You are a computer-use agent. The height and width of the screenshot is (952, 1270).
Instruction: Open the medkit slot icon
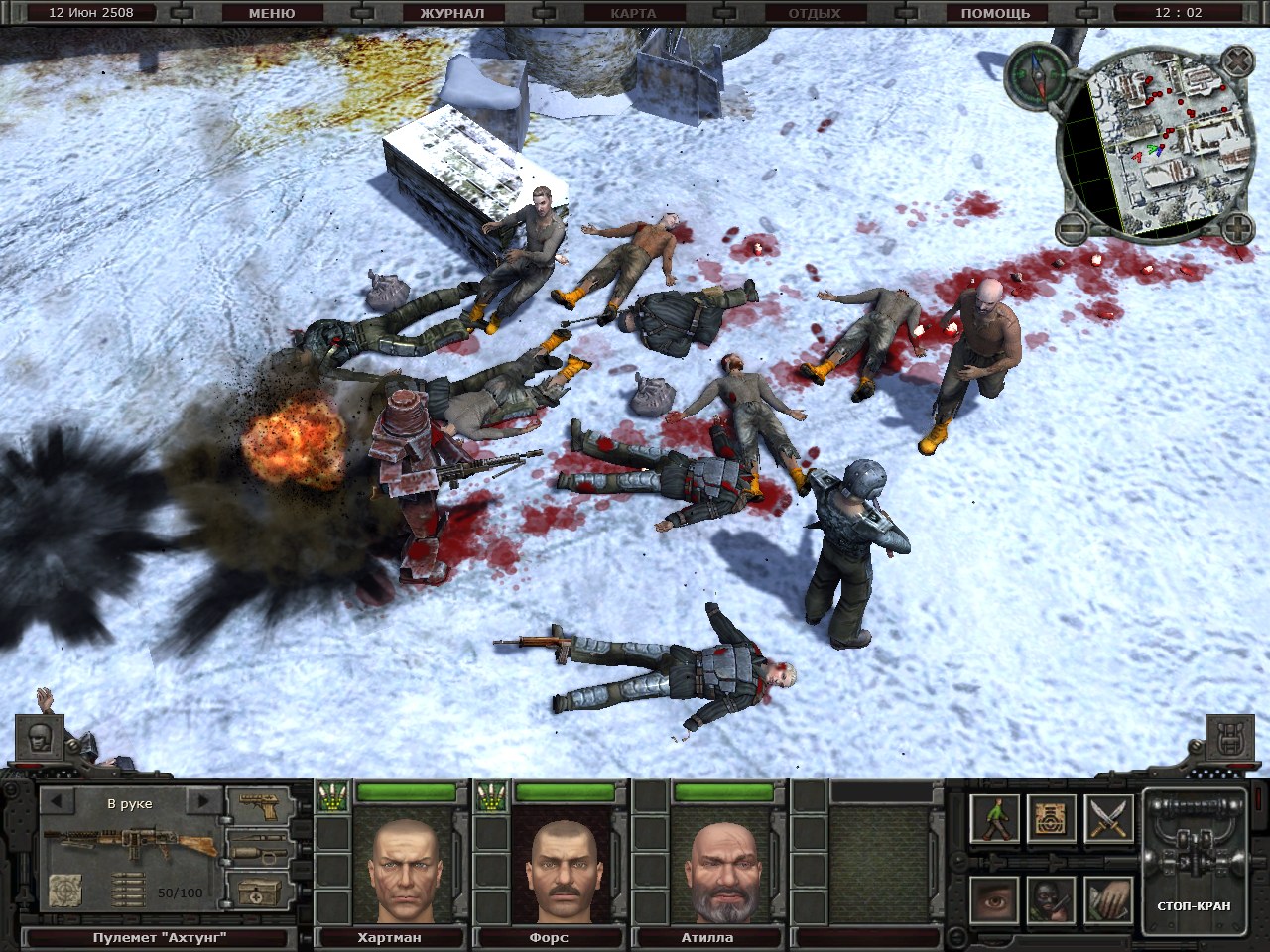pos(260,892)
